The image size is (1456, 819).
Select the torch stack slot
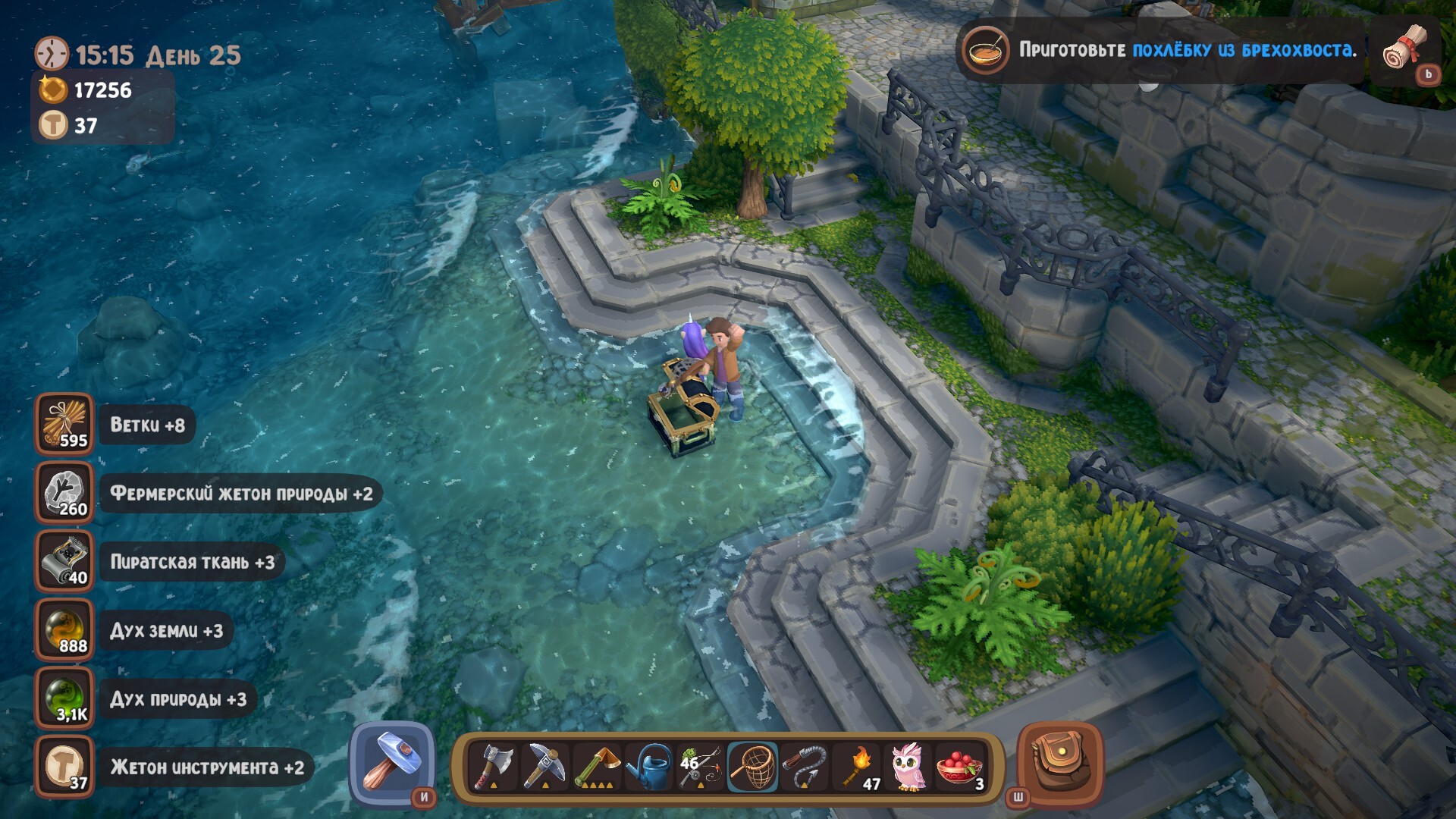(x=857, y=767)
